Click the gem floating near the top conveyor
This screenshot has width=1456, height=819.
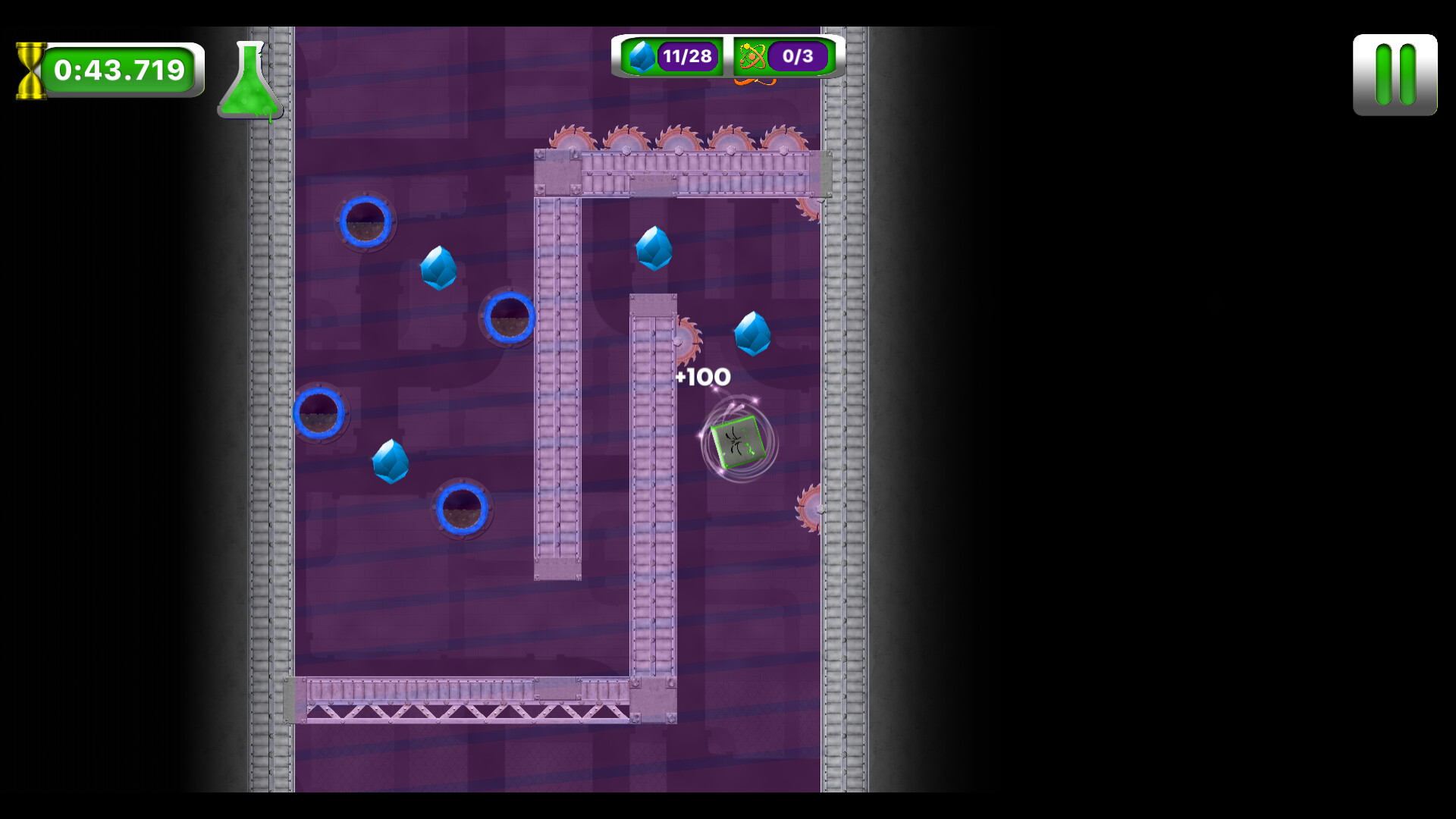pos(654,250)
